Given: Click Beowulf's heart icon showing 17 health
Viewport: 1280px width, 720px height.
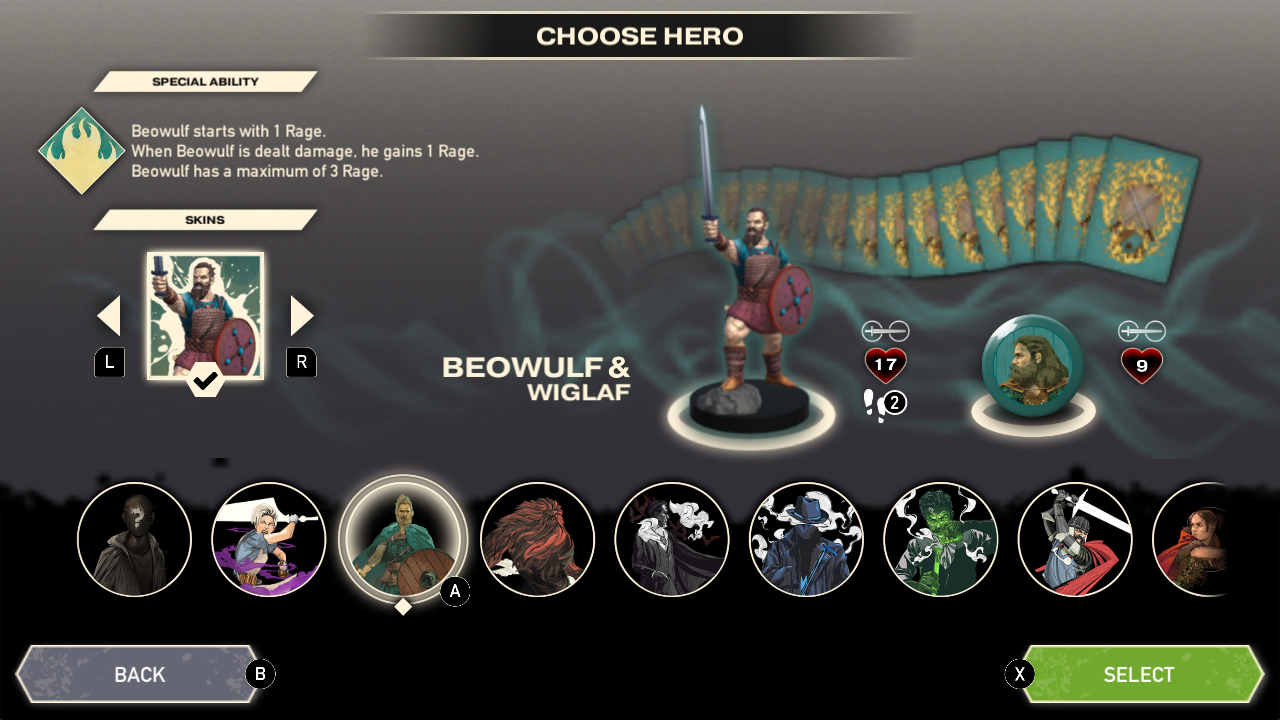Looking at the screenshot, I should coord(884,364).
